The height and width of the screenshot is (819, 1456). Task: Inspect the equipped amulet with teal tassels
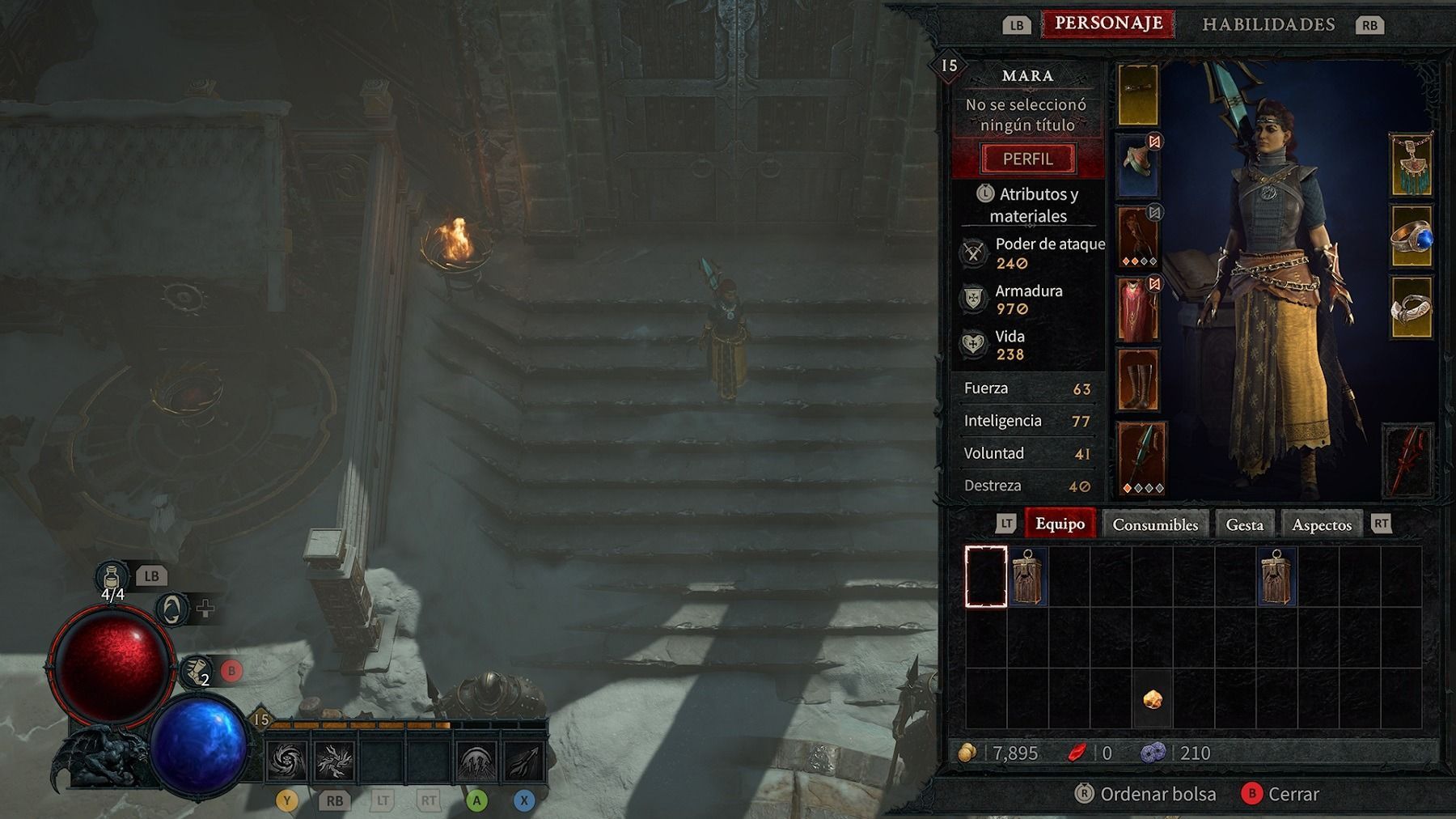pos(1410,166)
